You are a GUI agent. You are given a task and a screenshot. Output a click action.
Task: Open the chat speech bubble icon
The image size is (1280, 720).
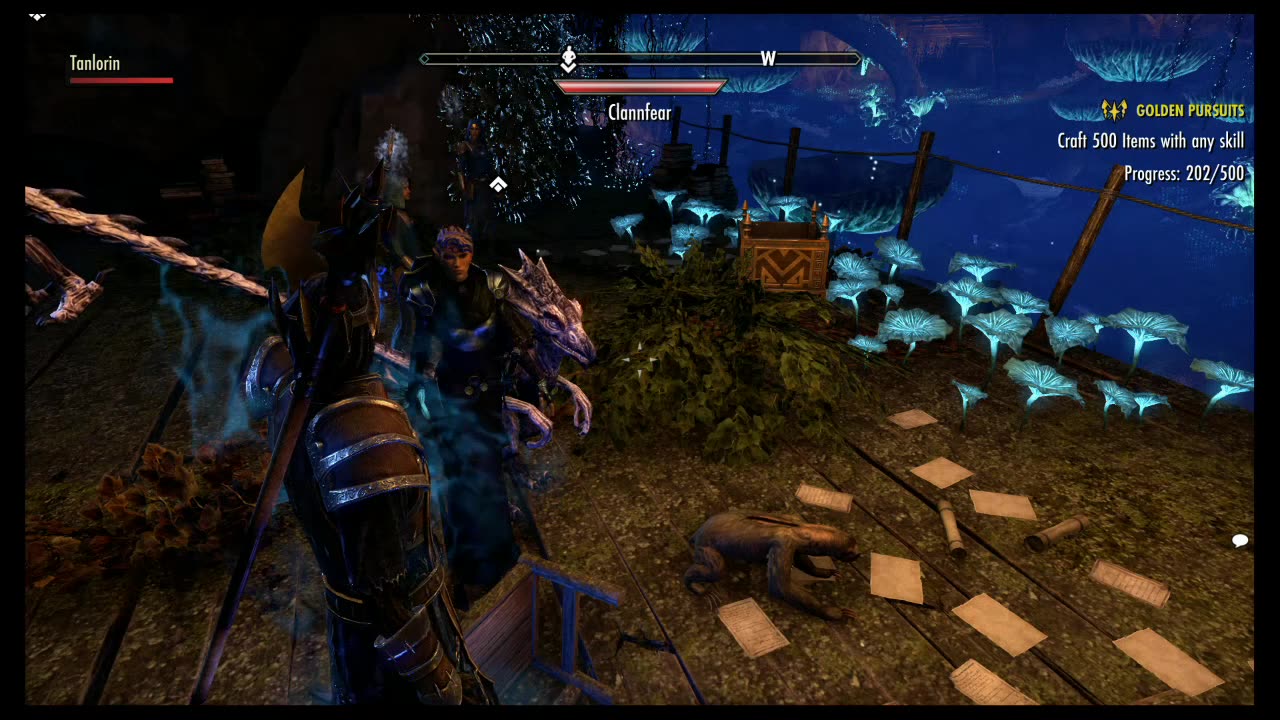pyautogui.click(x=1240, y=541)
